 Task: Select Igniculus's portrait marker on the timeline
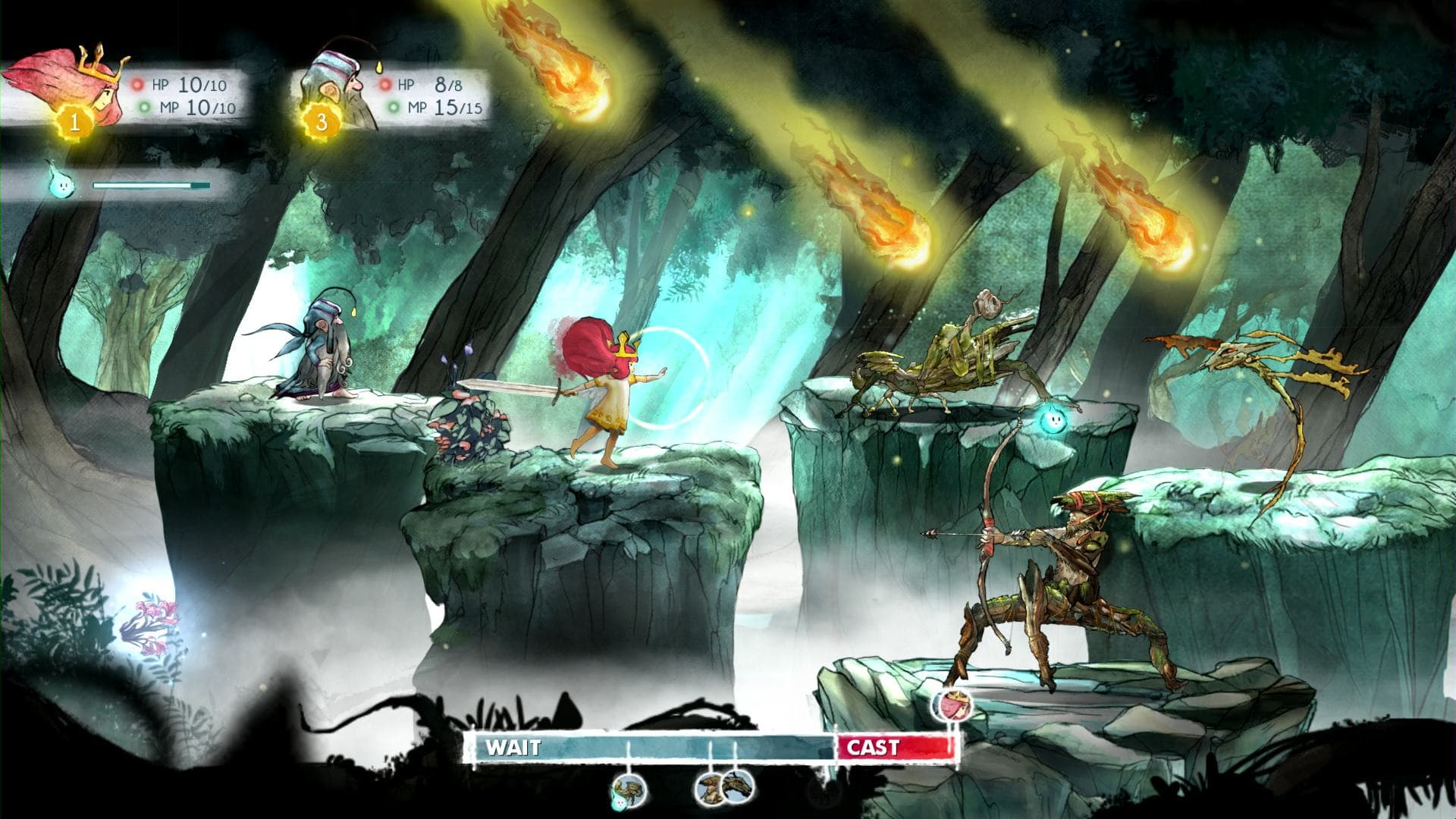[620, 802]
